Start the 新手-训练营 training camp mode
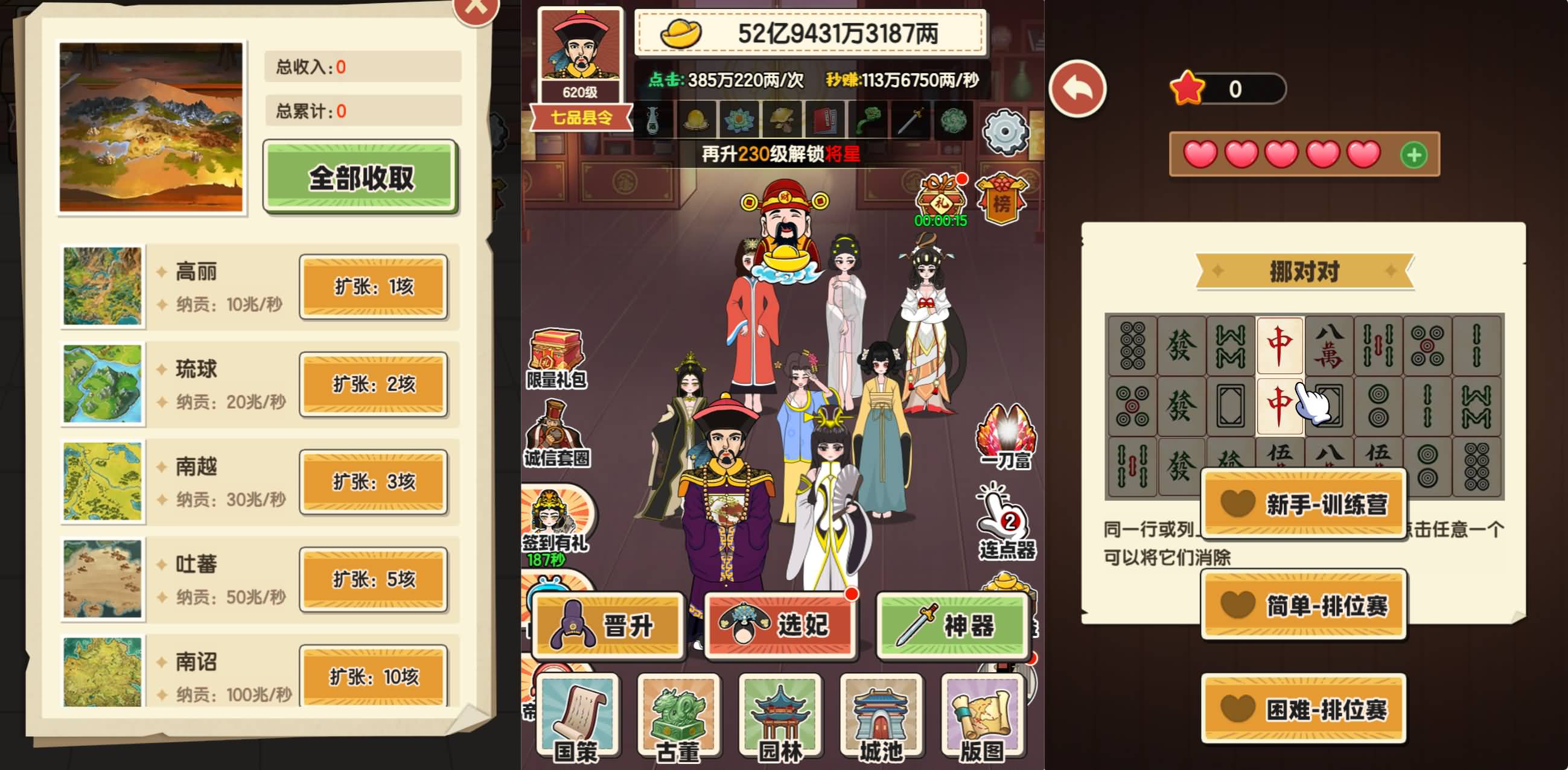1568x770 pixels. [1304, 503]
